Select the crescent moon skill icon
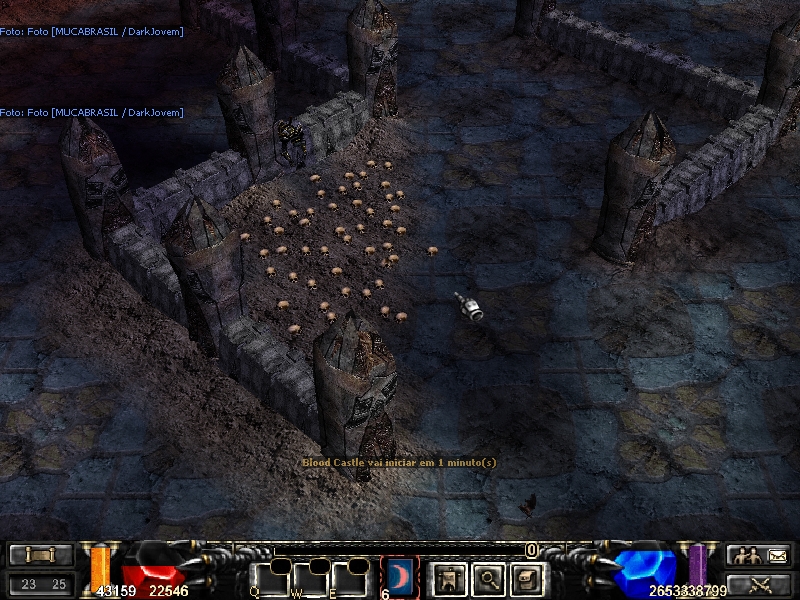 click(400, 576)
